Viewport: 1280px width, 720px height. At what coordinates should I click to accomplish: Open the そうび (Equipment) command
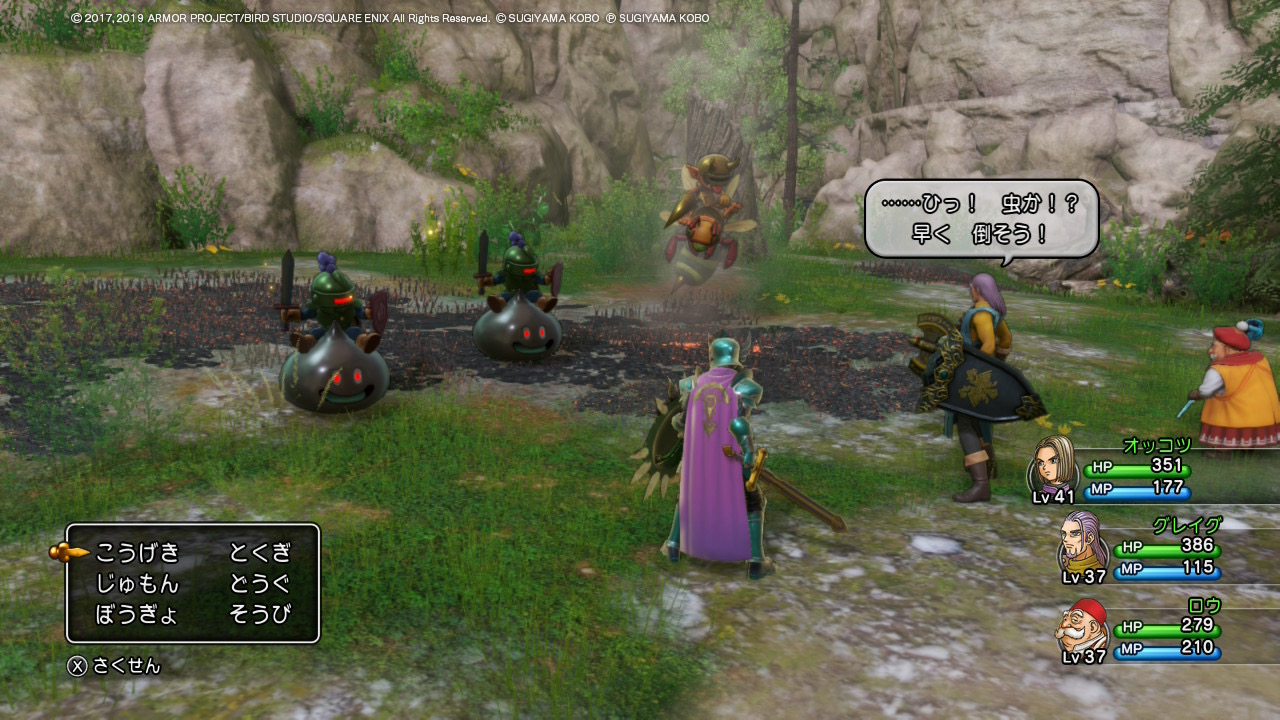tap(260, 615)
